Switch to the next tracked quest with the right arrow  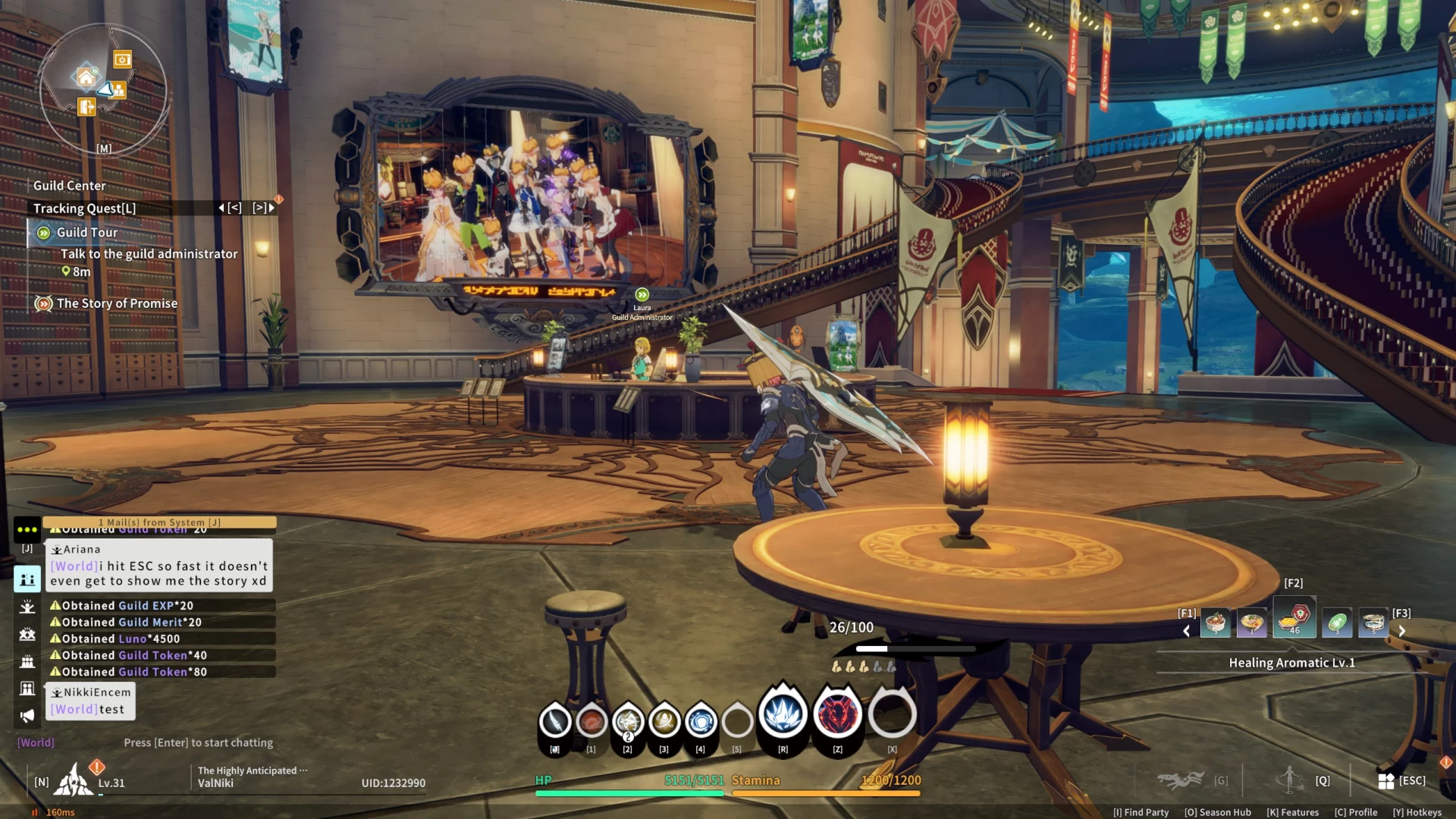[271, 208]
